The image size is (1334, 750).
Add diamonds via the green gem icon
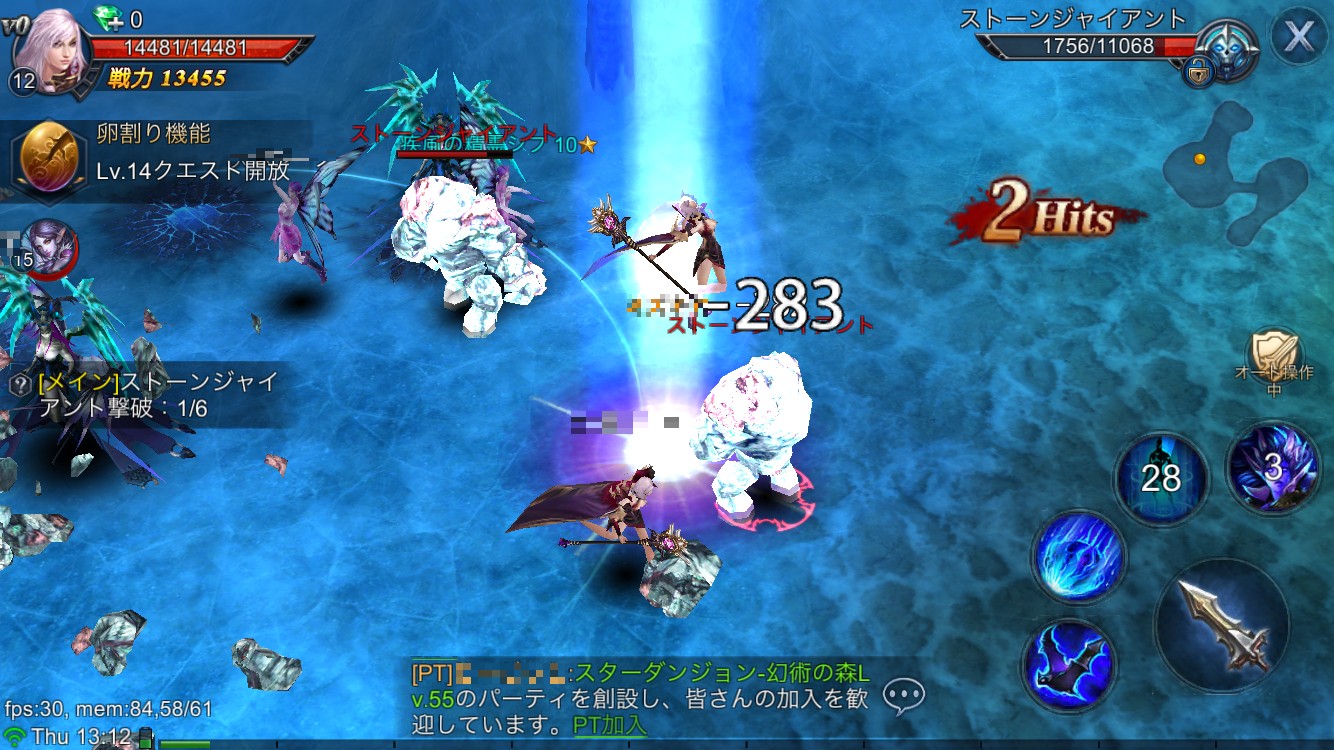pos(108,18)
